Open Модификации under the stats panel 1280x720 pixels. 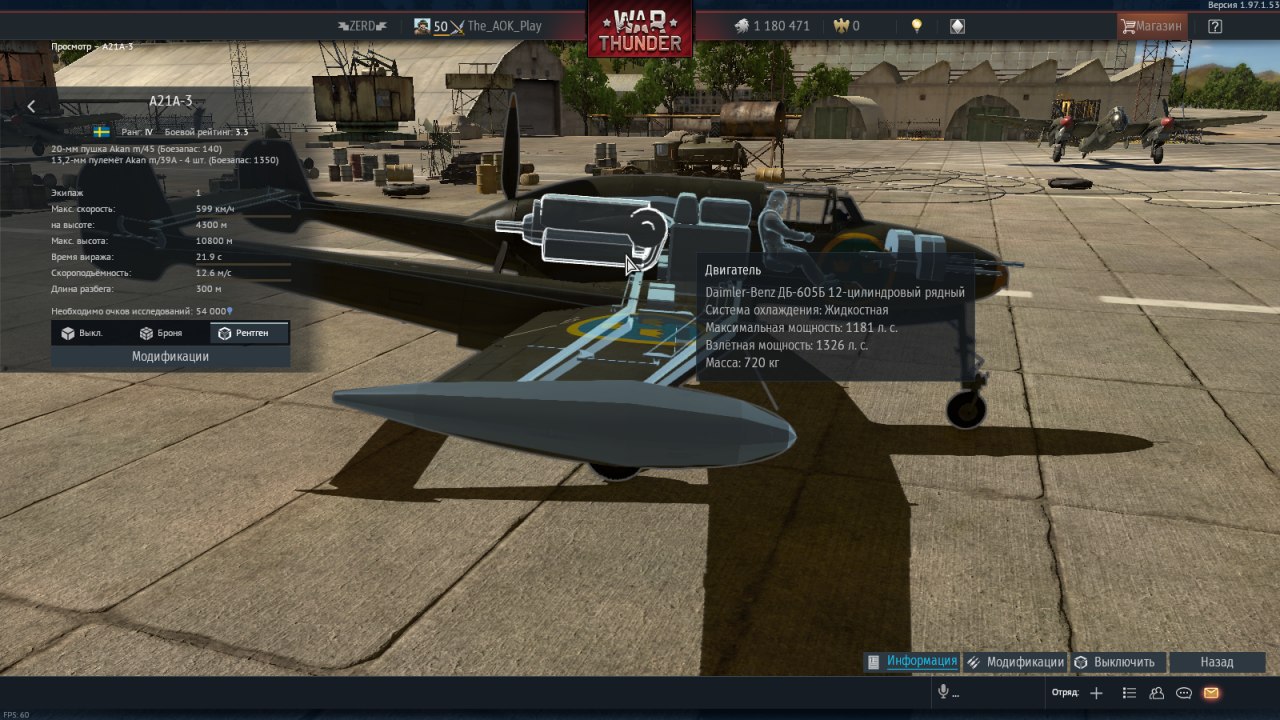[x=170, y=356]
